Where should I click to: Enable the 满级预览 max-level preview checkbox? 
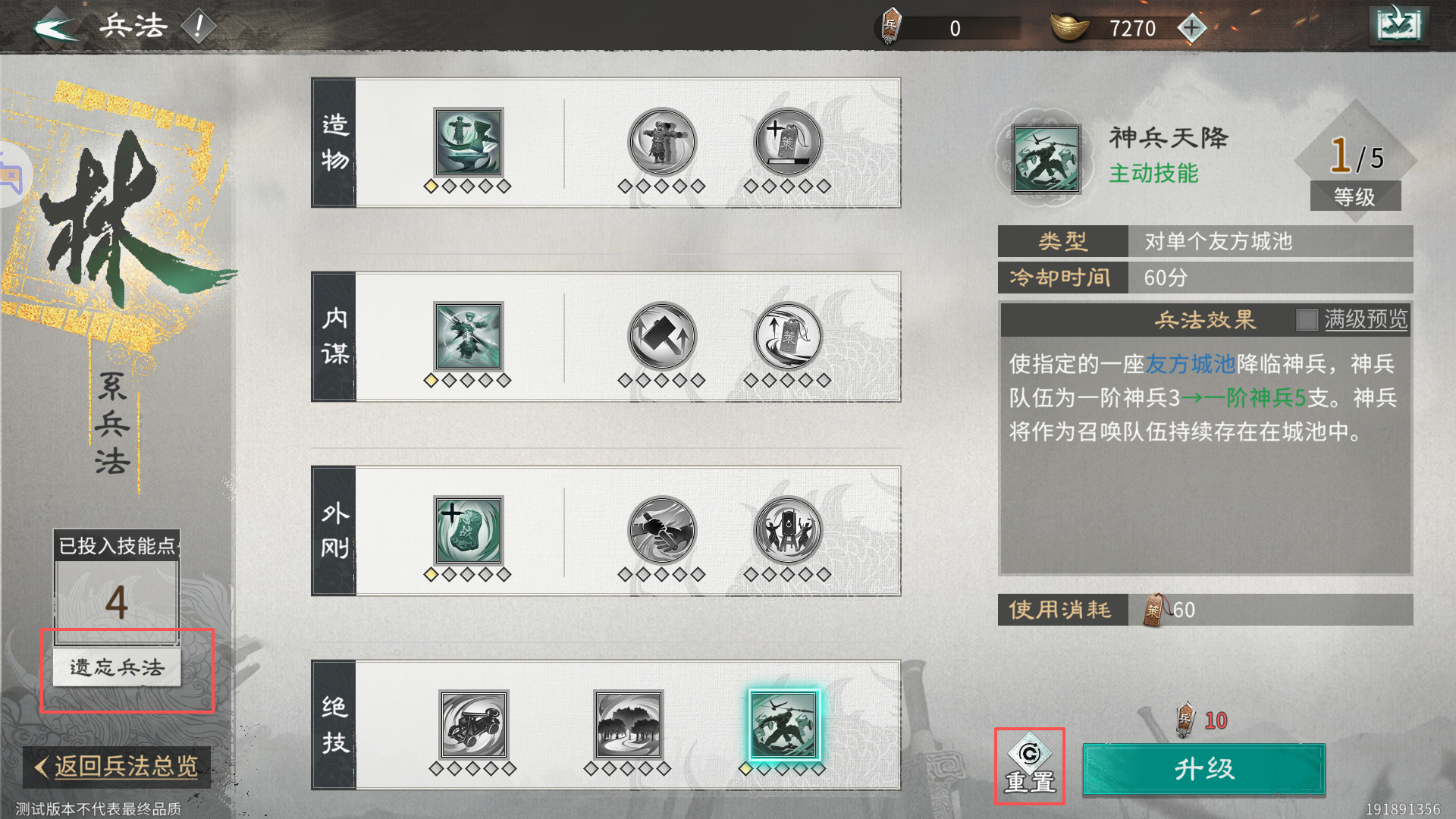click(x=1307, y=321)
